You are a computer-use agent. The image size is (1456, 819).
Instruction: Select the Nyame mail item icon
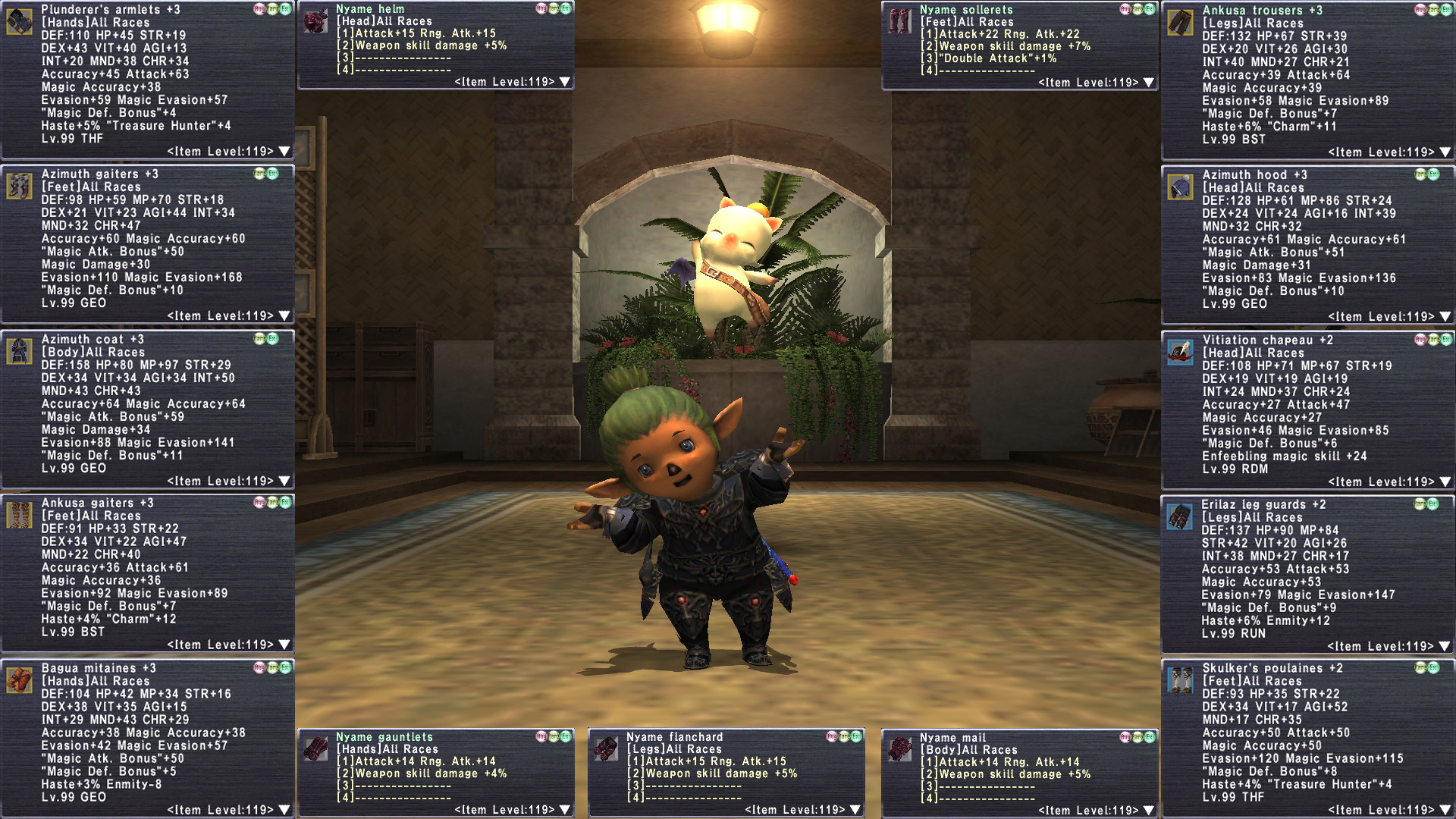tap(899, 749)
